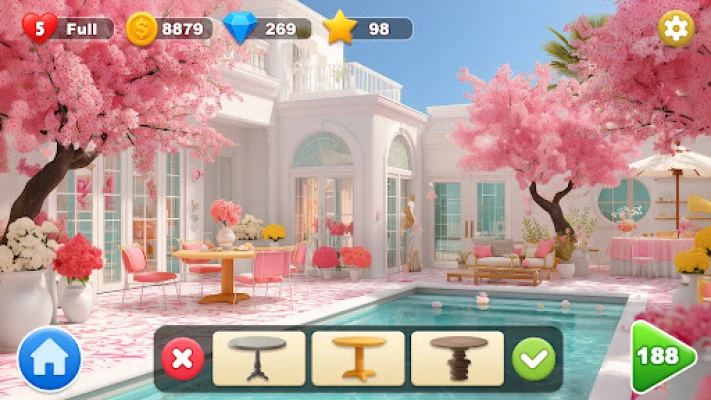Tap the red heart lives icon
The image size is (711, 400).
click(39, 28)
